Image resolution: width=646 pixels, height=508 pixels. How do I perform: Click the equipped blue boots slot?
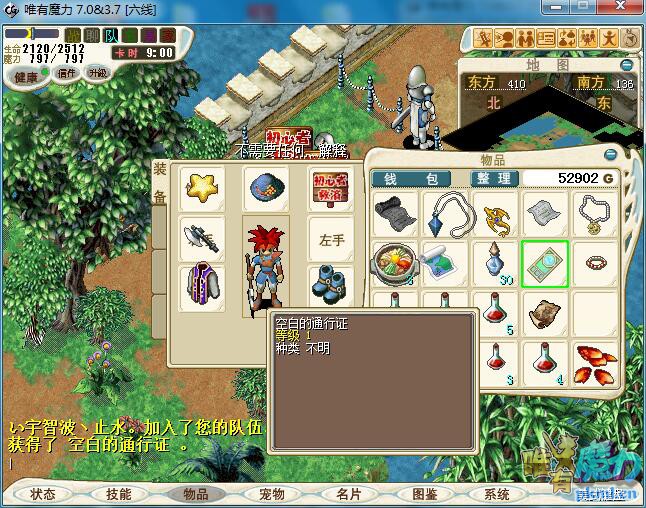pos(328,284)
